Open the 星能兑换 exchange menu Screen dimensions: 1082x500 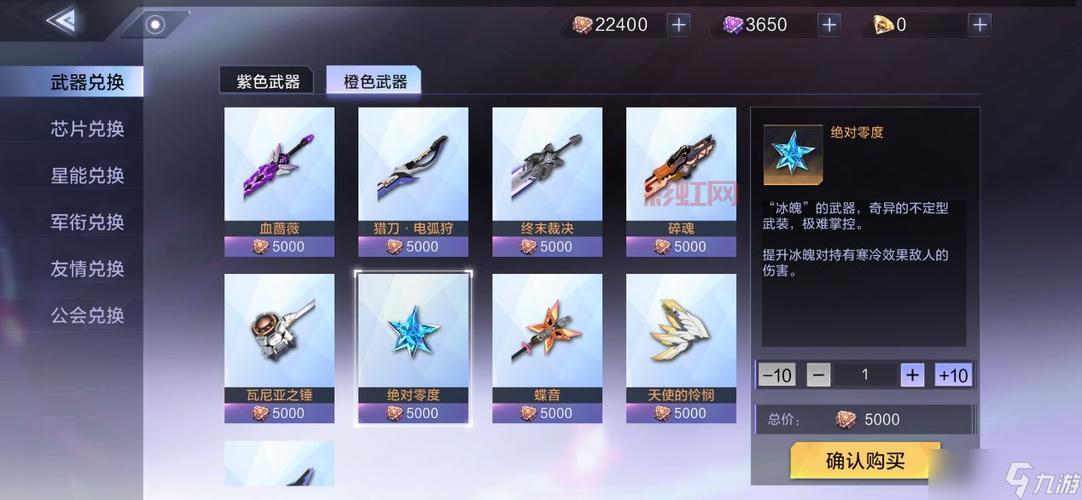coord(87,175)
